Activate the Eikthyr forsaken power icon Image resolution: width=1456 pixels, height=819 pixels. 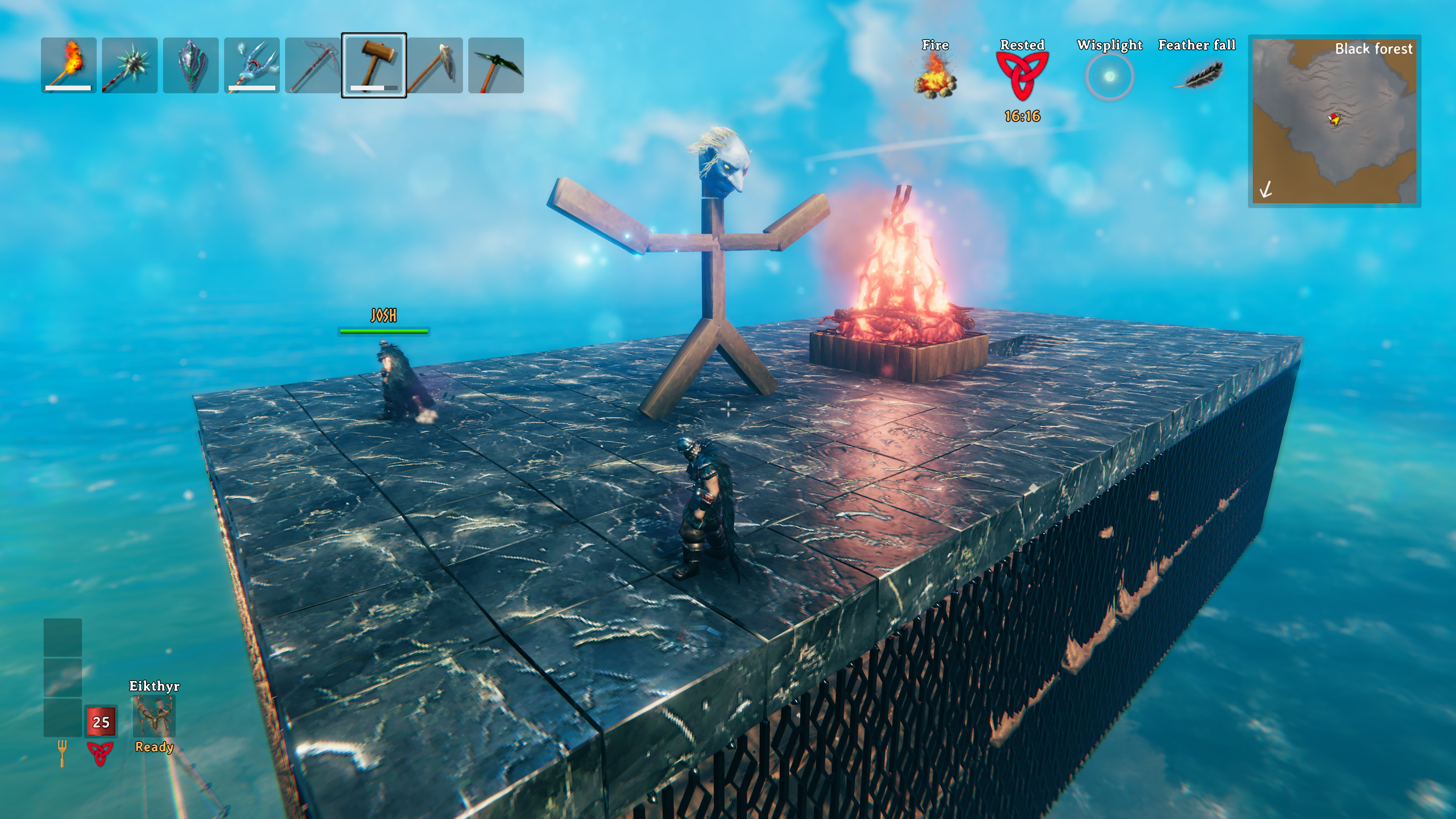pyautogui.click(x=154, y=716)
